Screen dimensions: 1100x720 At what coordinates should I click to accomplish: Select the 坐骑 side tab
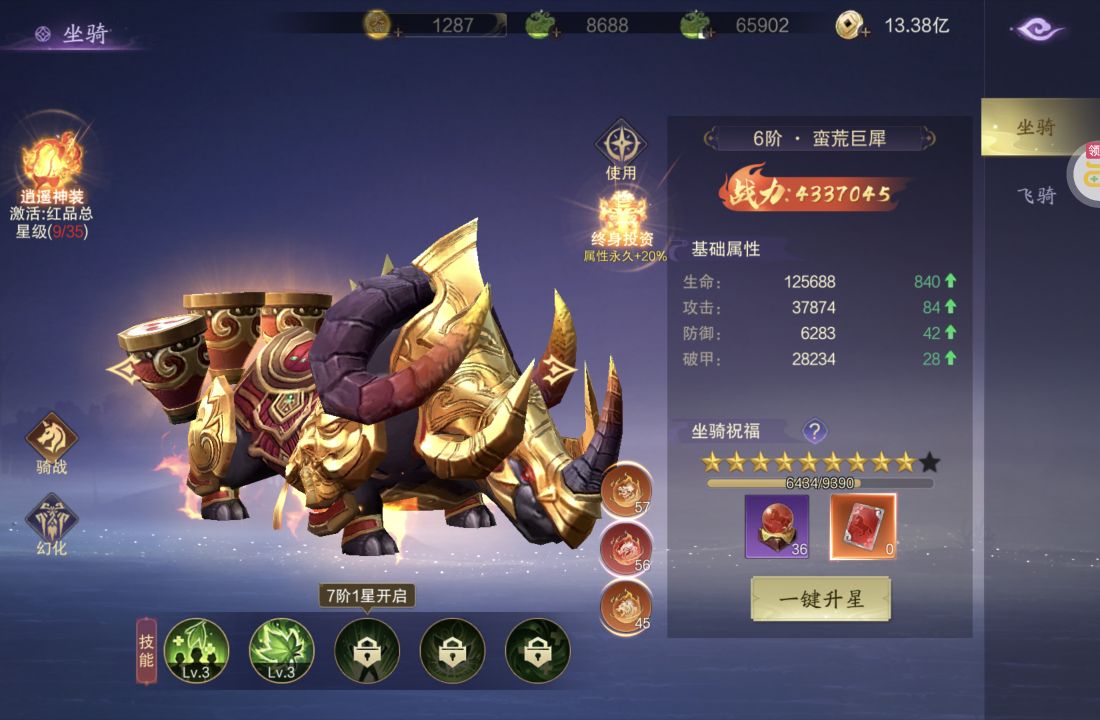tap(1036, 128)
